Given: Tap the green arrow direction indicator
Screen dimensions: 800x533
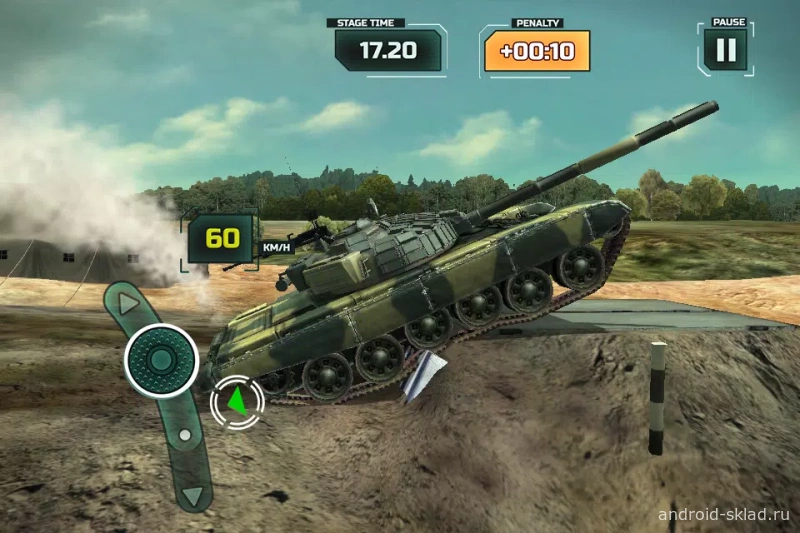Looking at the screenshot, I should pyautogui.click(x=237, y=402).
